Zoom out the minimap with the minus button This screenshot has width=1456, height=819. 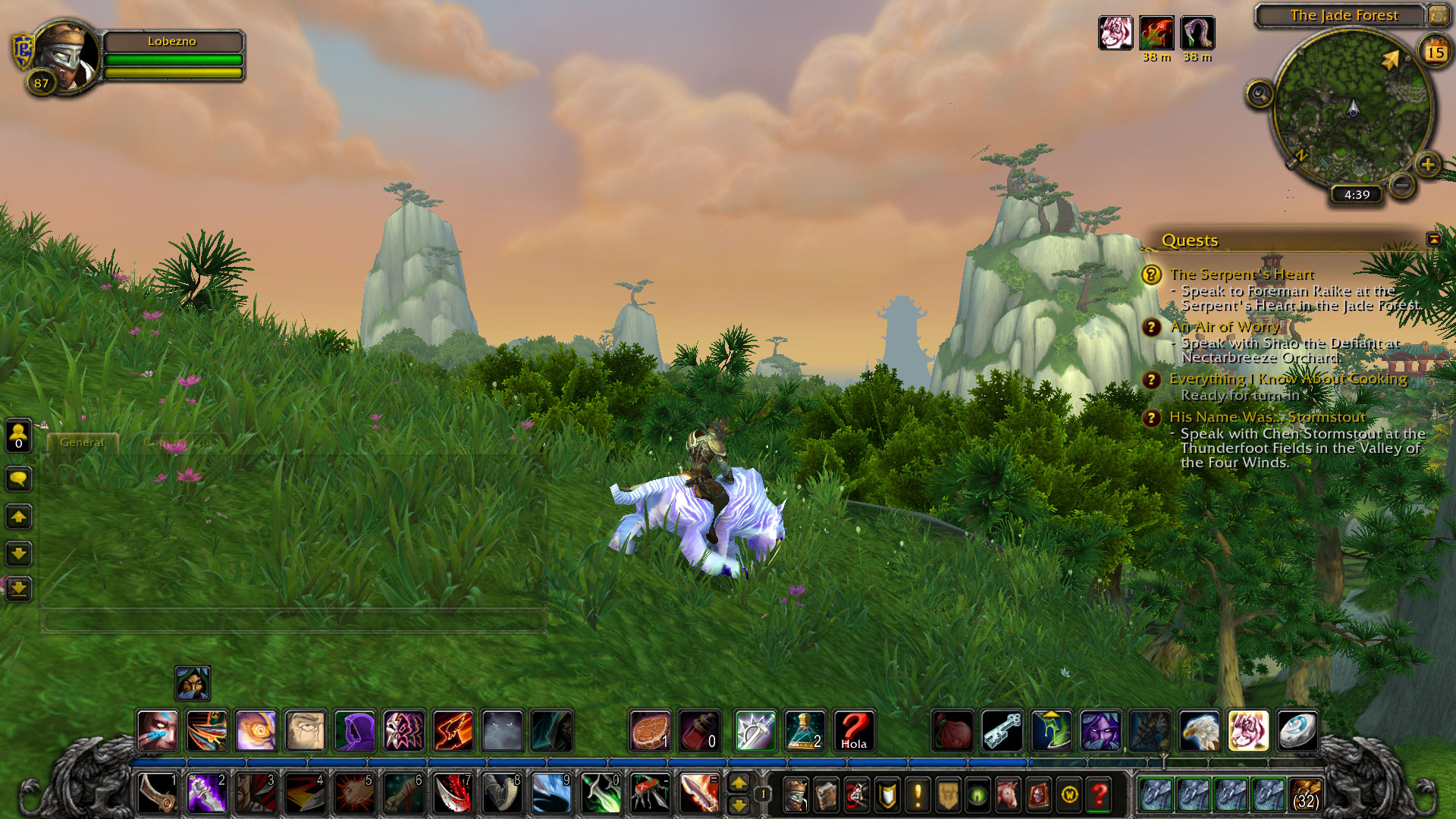[x=1403, y=184]
